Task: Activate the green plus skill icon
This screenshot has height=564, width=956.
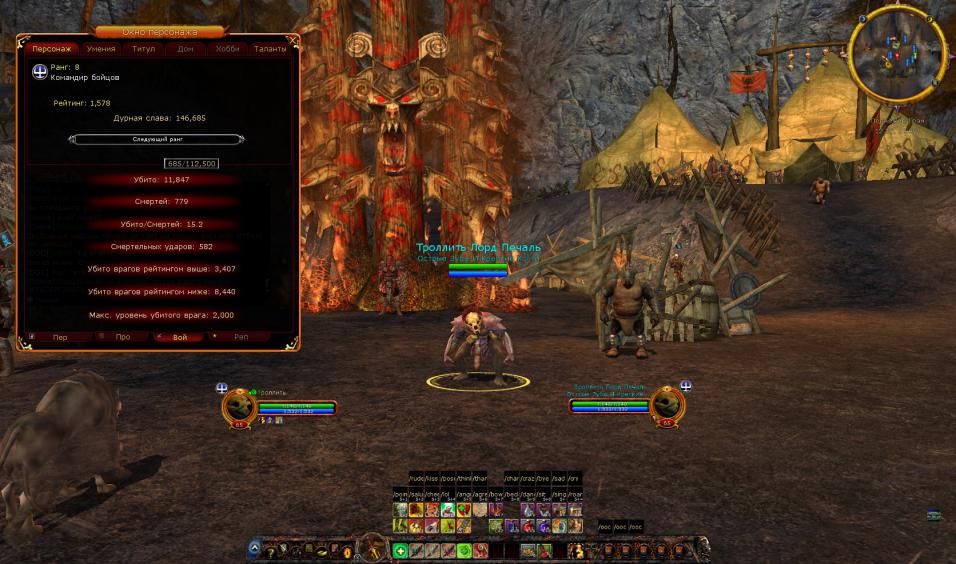Action: click(400, 550)
